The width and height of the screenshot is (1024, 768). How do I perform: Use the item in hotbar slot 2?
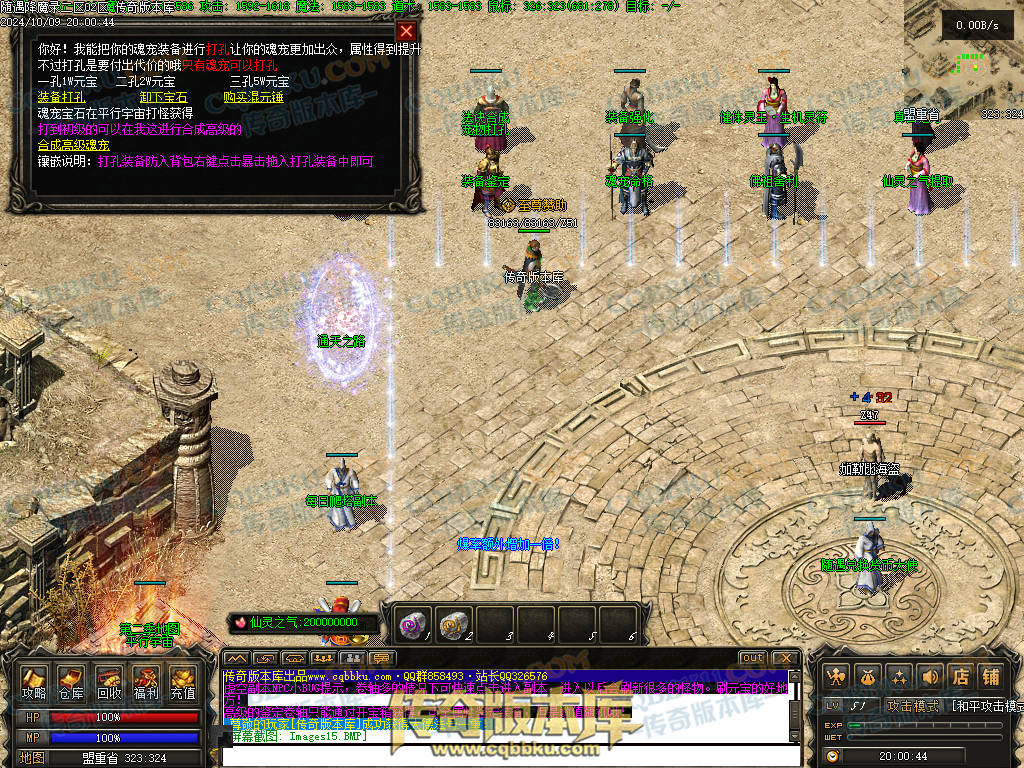click(x=454, y=624)
